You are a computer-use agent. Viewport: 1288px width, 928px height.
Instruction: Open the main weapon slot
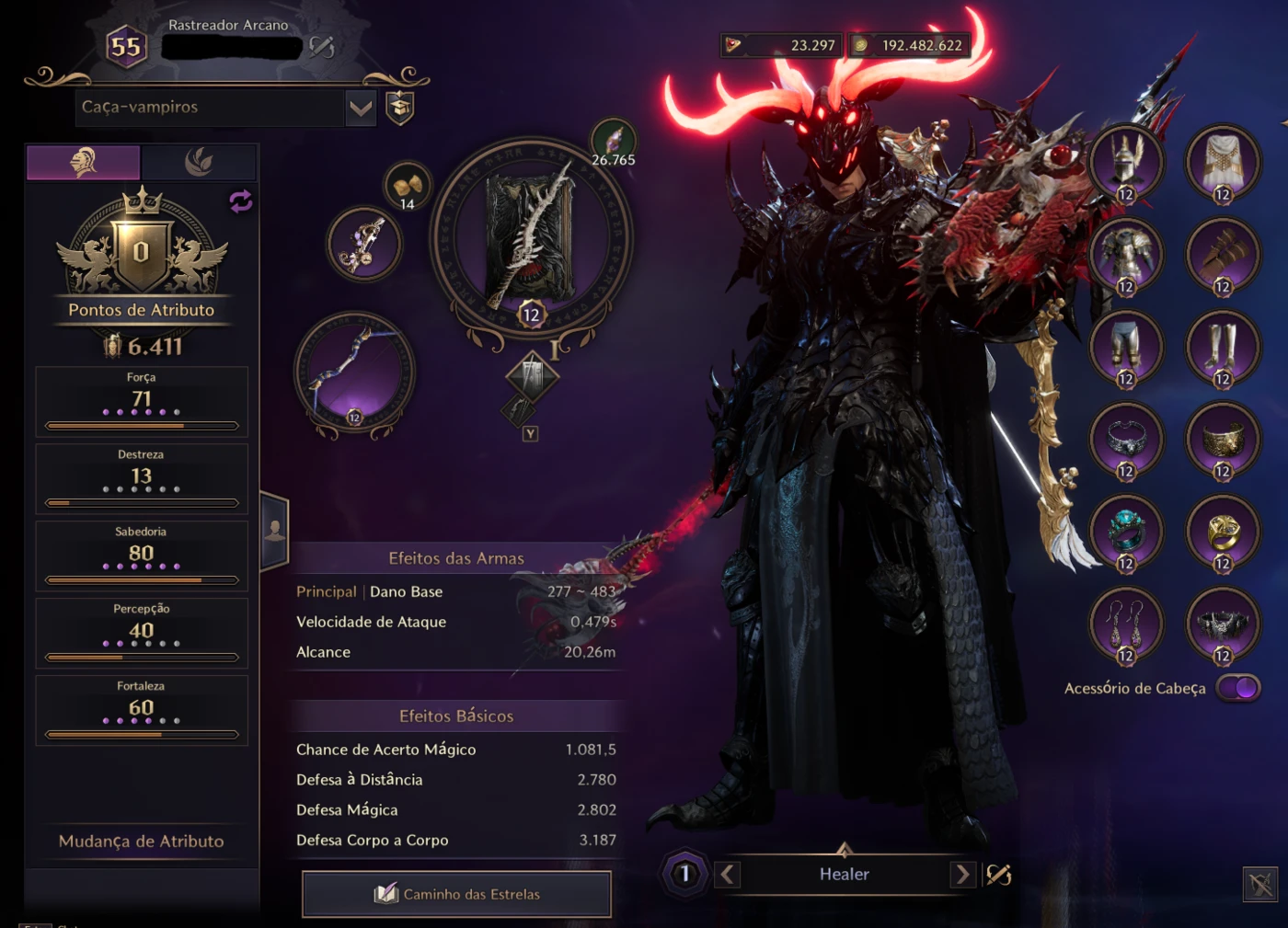point(532,237)
